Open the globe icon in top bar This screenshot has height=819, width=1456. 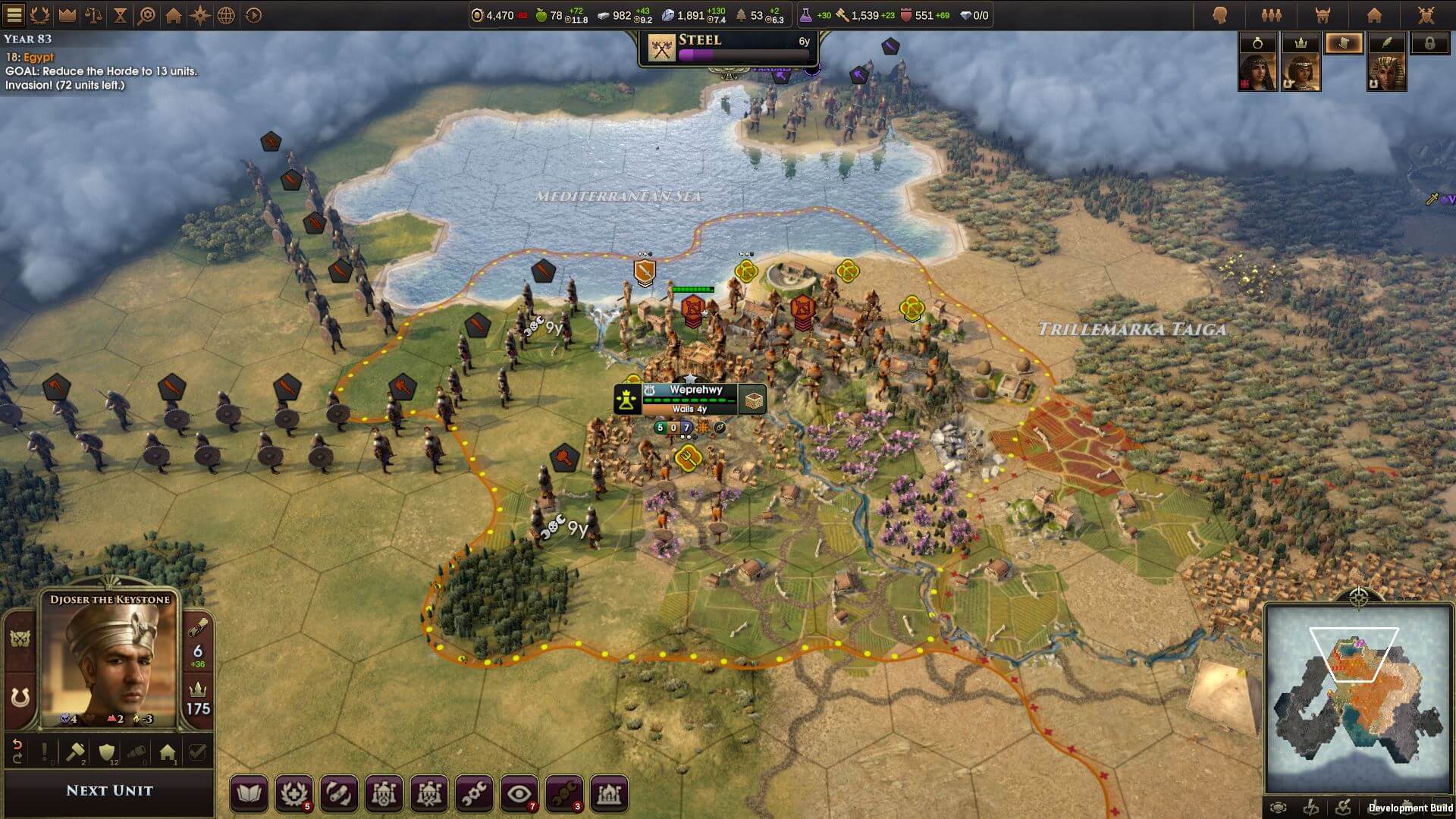tap(226, 14)
